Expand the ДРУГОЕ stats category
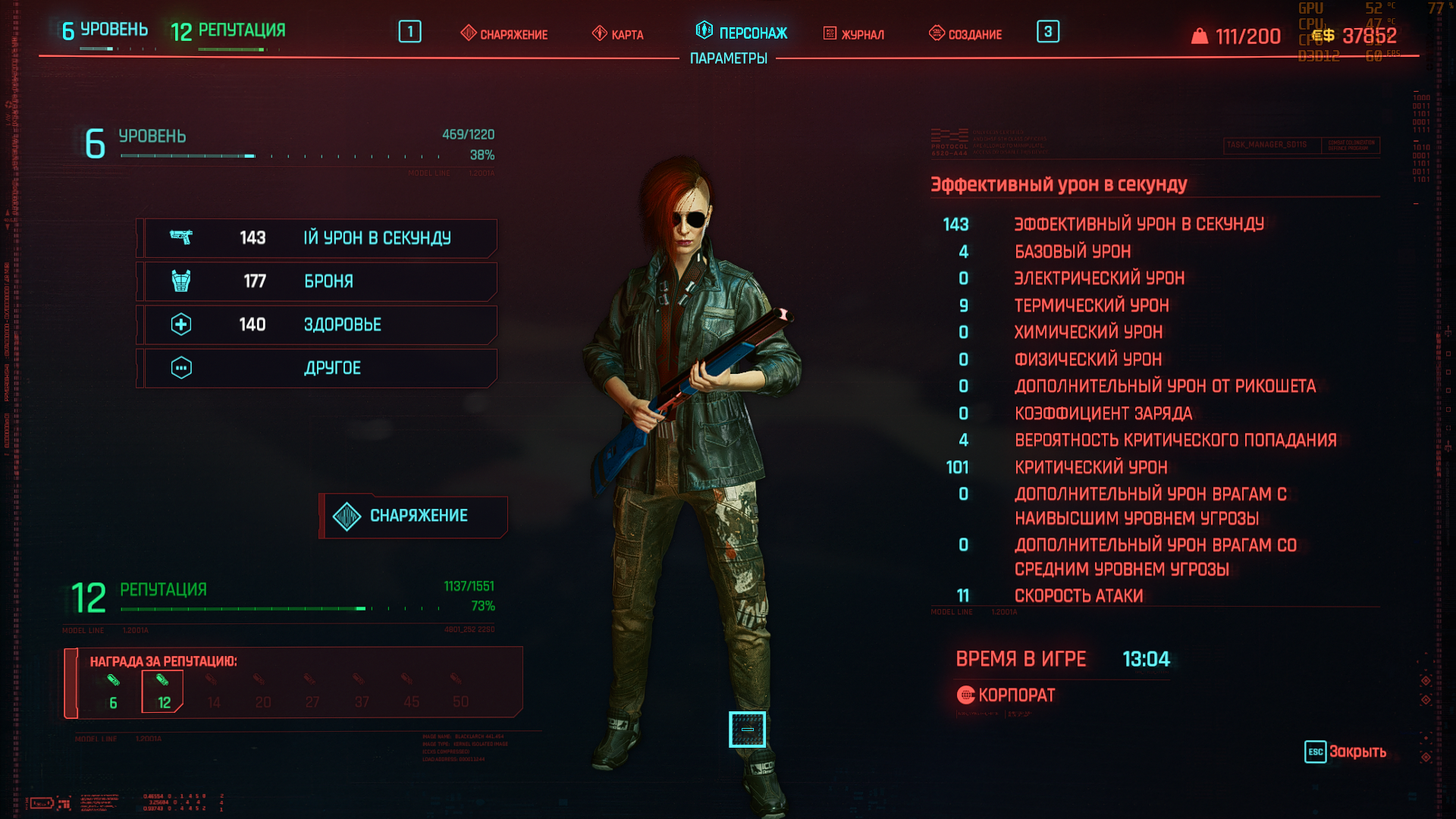The width and height of the screenshot is (1456, 819). tap(317, 368)
